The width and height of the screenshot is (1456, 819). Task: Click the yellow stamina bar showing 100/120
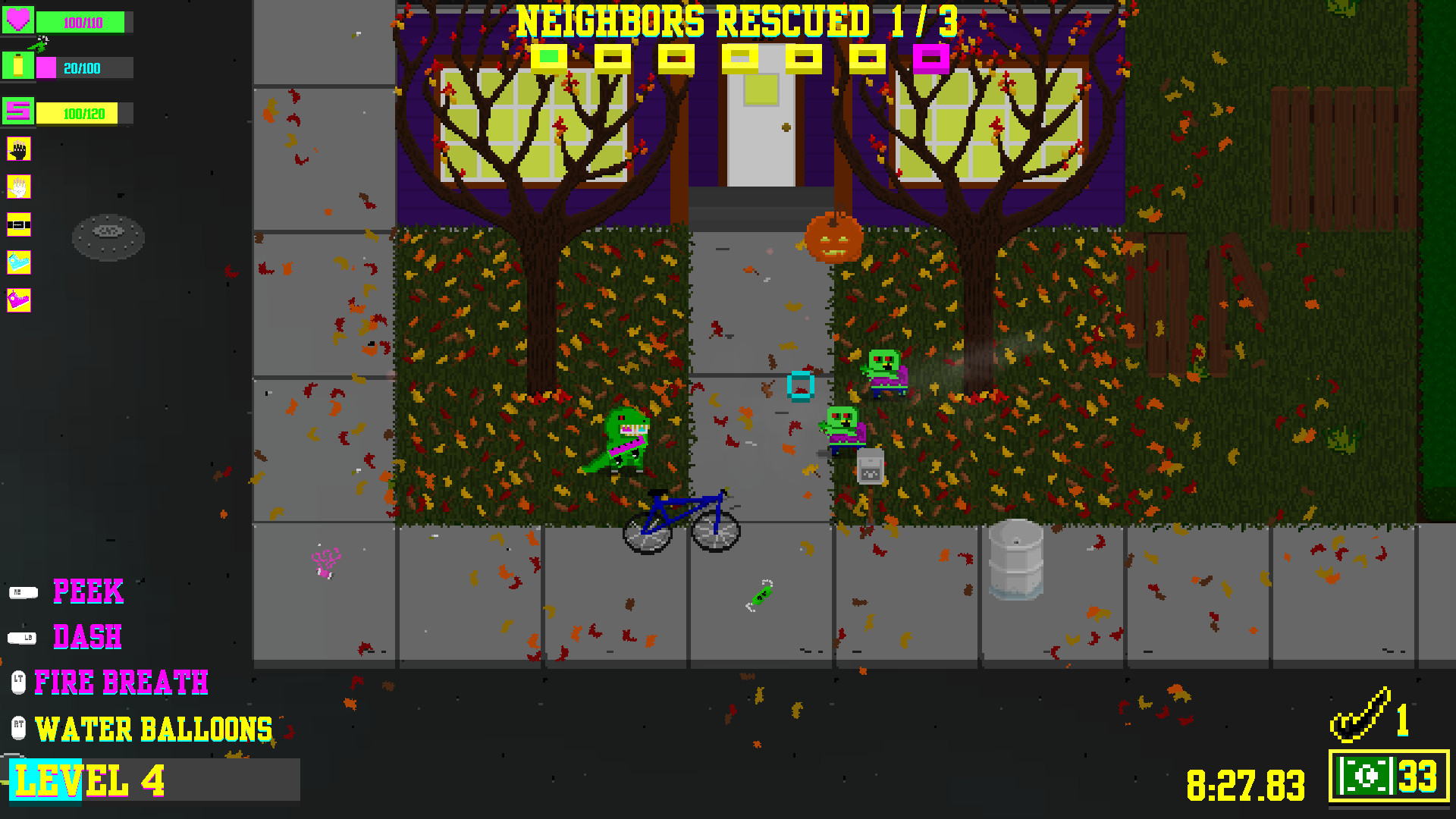pos(83,112)
